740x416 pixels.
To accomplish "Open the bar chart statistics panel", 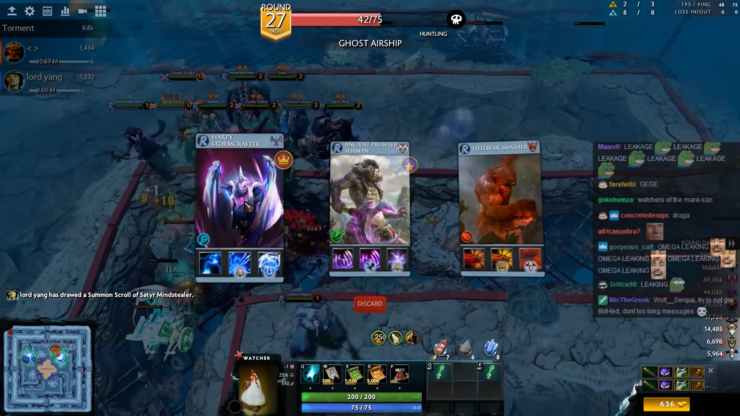I will [65, 11].
